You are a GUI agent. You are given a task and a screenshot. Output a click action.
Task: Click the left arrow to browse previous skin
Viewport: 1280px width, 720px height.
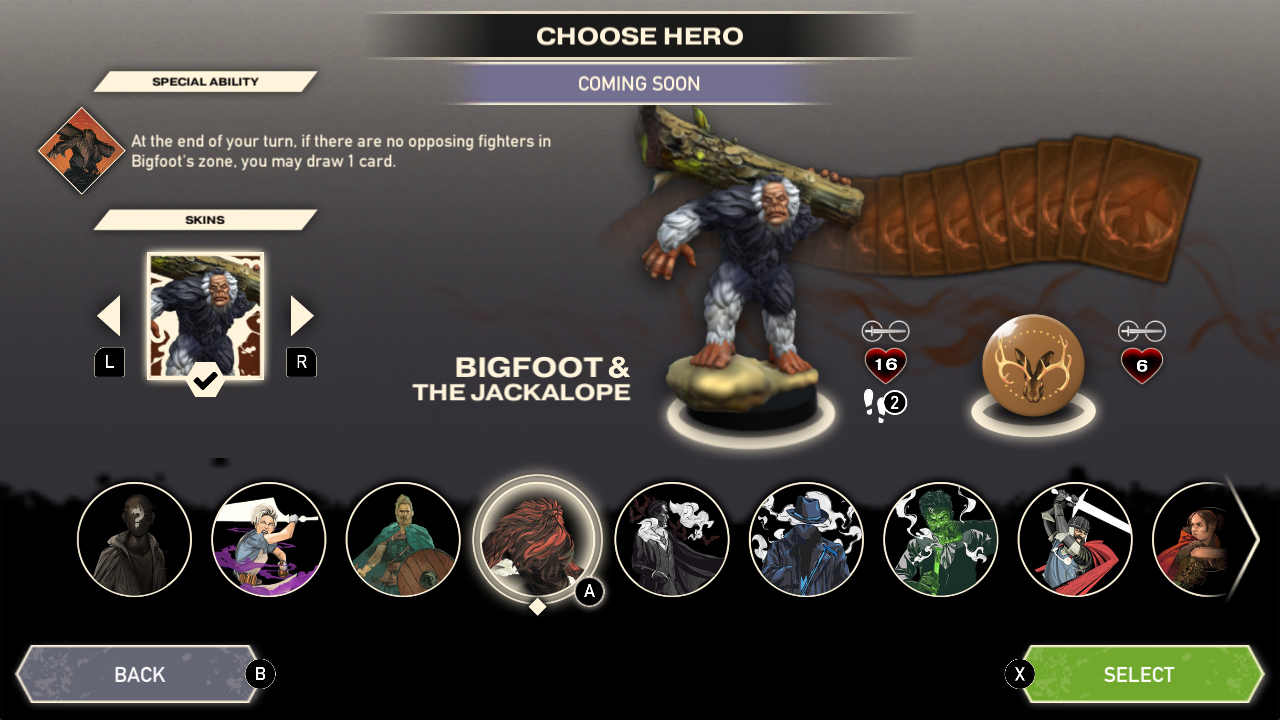click(x=109, y=314)
